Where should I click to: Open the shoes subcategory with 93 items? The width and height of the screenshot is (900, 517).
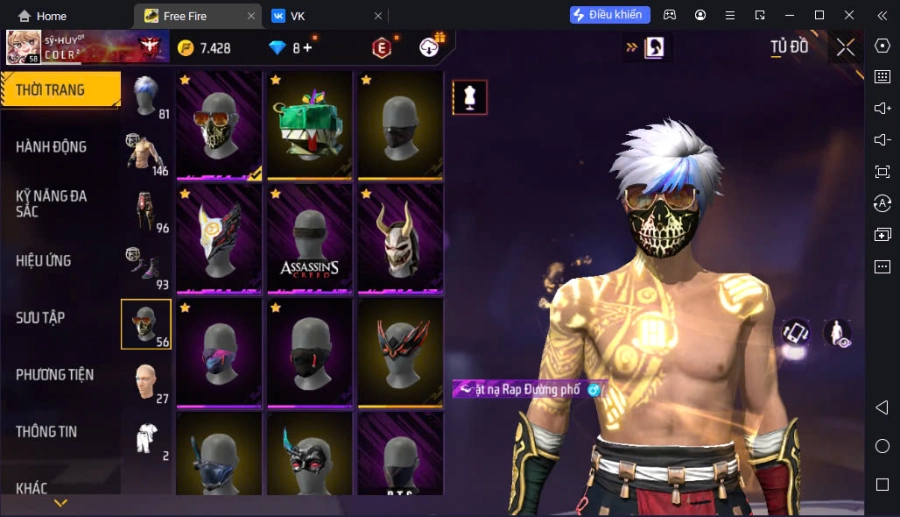[x=146, y=267]
